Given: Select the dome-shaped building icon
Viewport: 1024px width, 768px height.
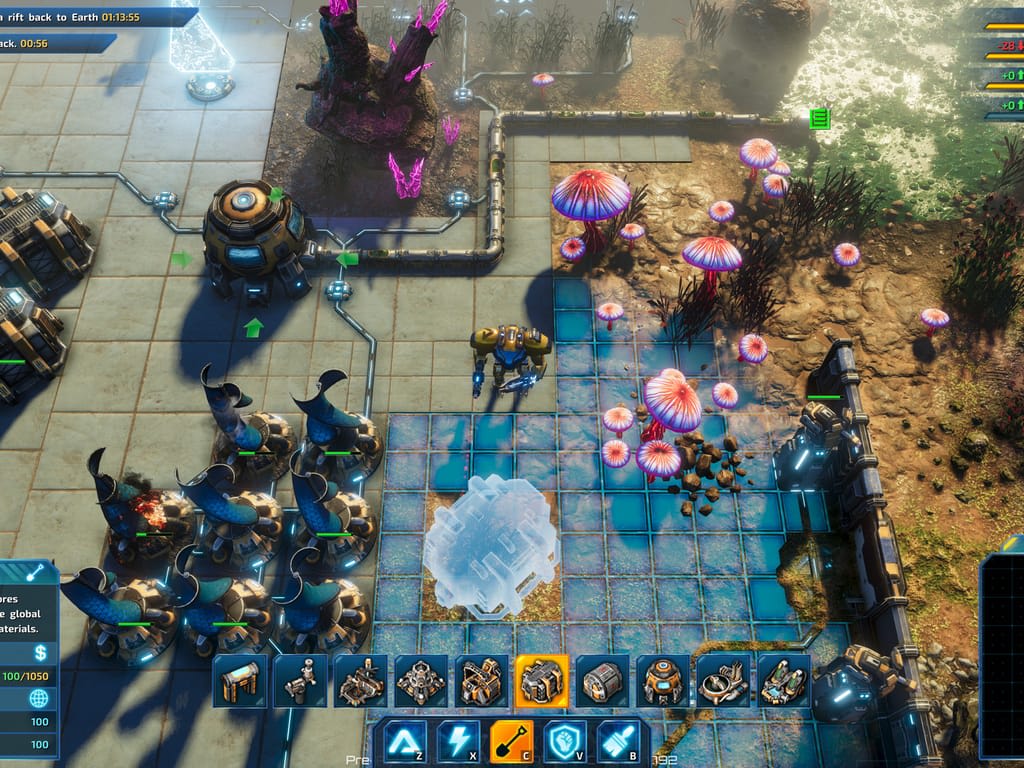Looking at the screenshot, I should 663,681.
